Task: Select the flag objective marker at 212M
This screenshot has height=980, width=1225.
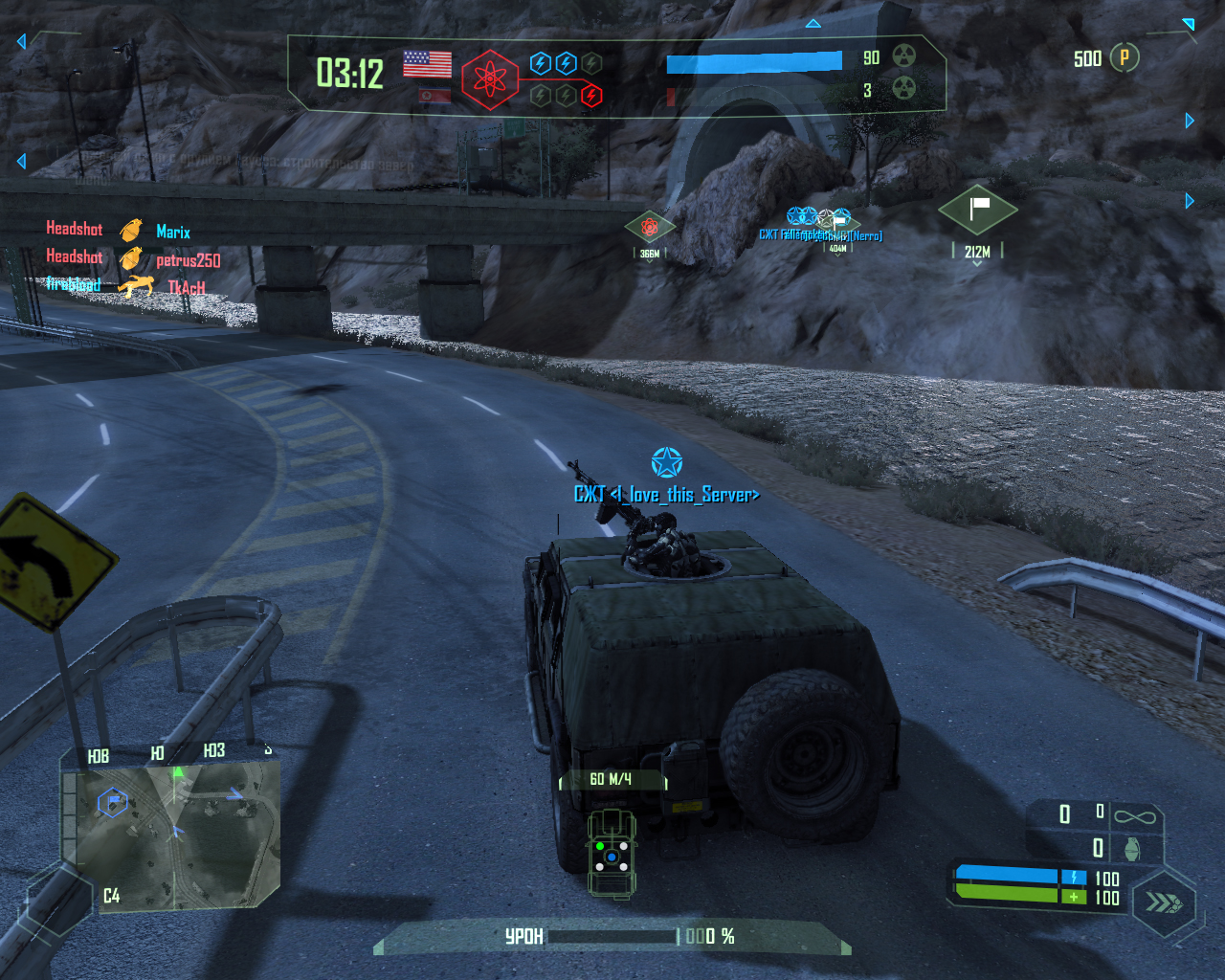Action: (x=977, y=210)
